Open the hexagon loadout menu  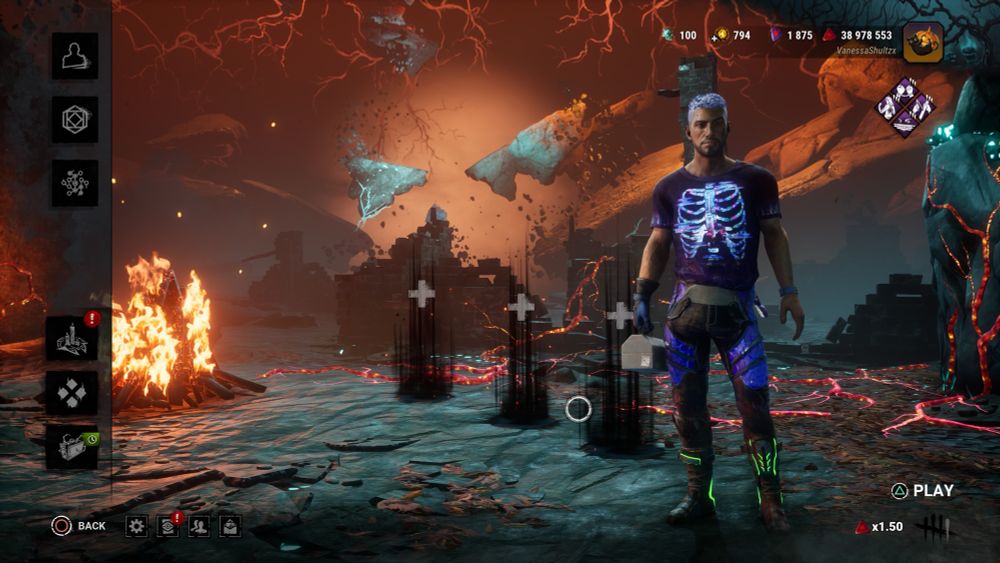[75, 120]
